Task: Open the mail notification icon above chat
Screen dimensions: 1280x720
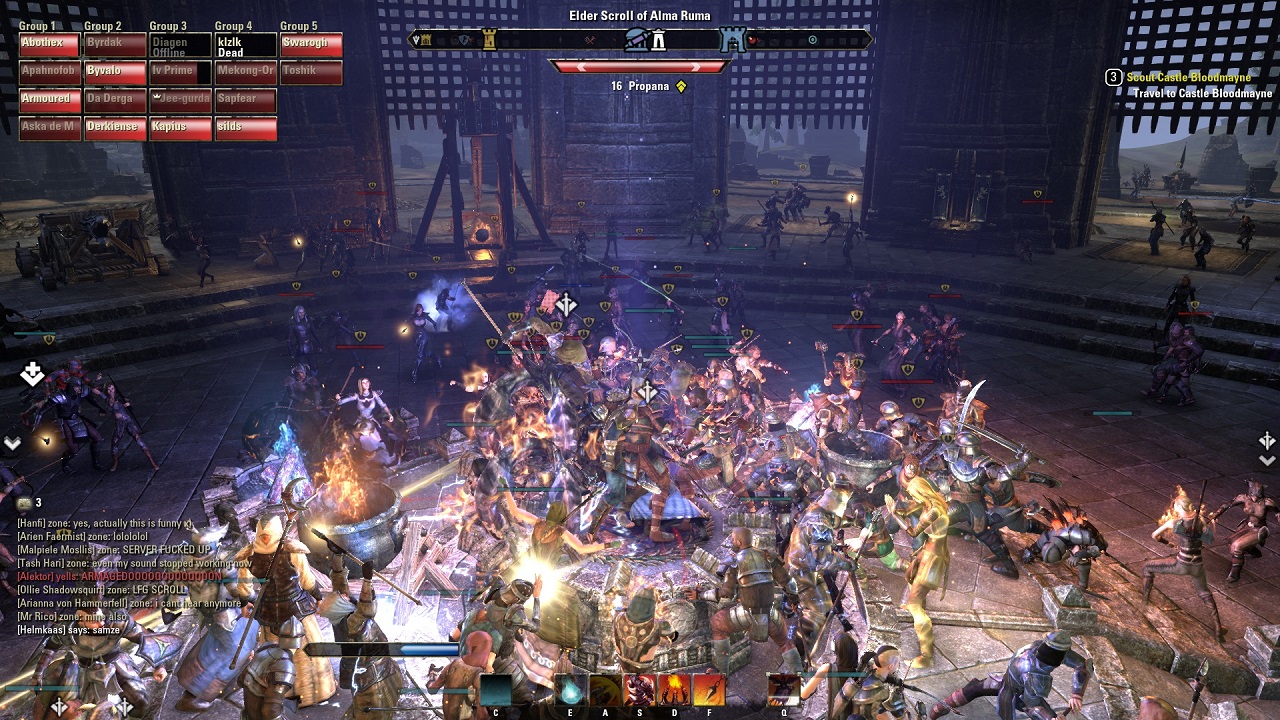Action: [x=24, y=503]
